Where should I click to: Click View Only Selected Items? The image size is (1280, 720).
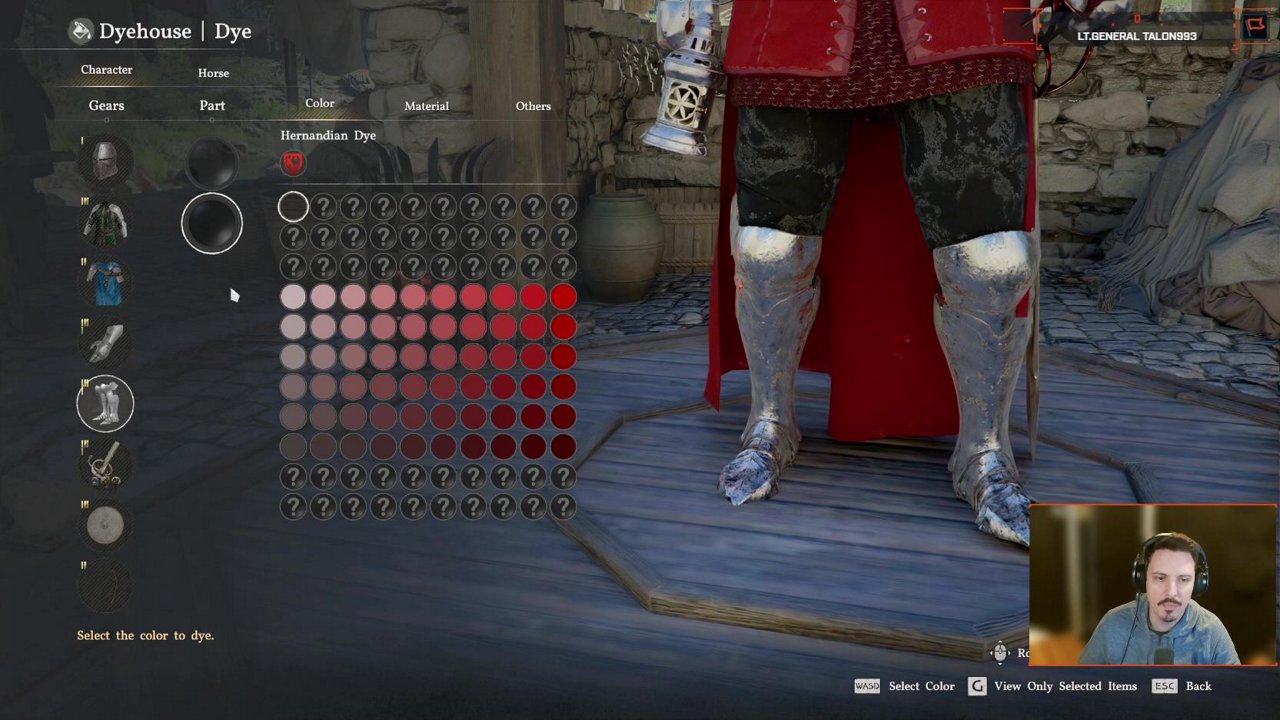click(1065, 686)
